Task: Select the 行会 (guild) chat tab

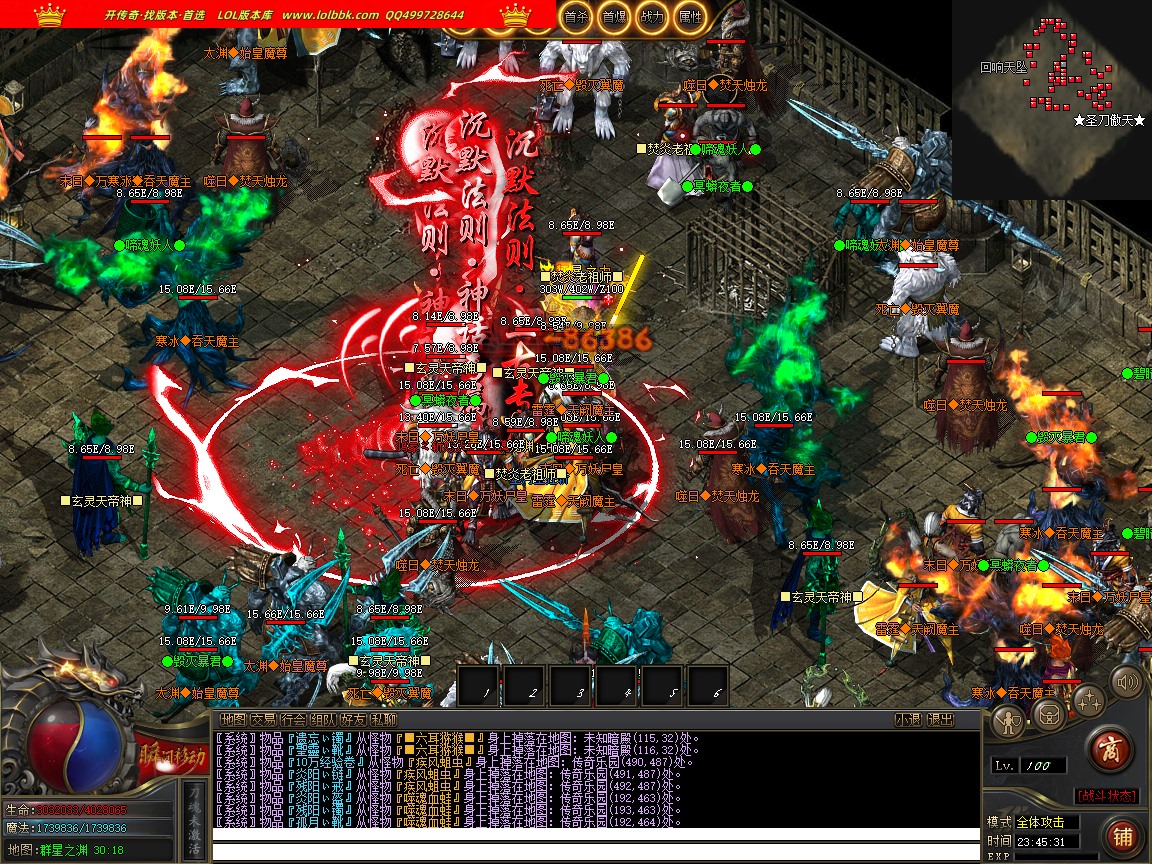Action: tap(292, 719)
